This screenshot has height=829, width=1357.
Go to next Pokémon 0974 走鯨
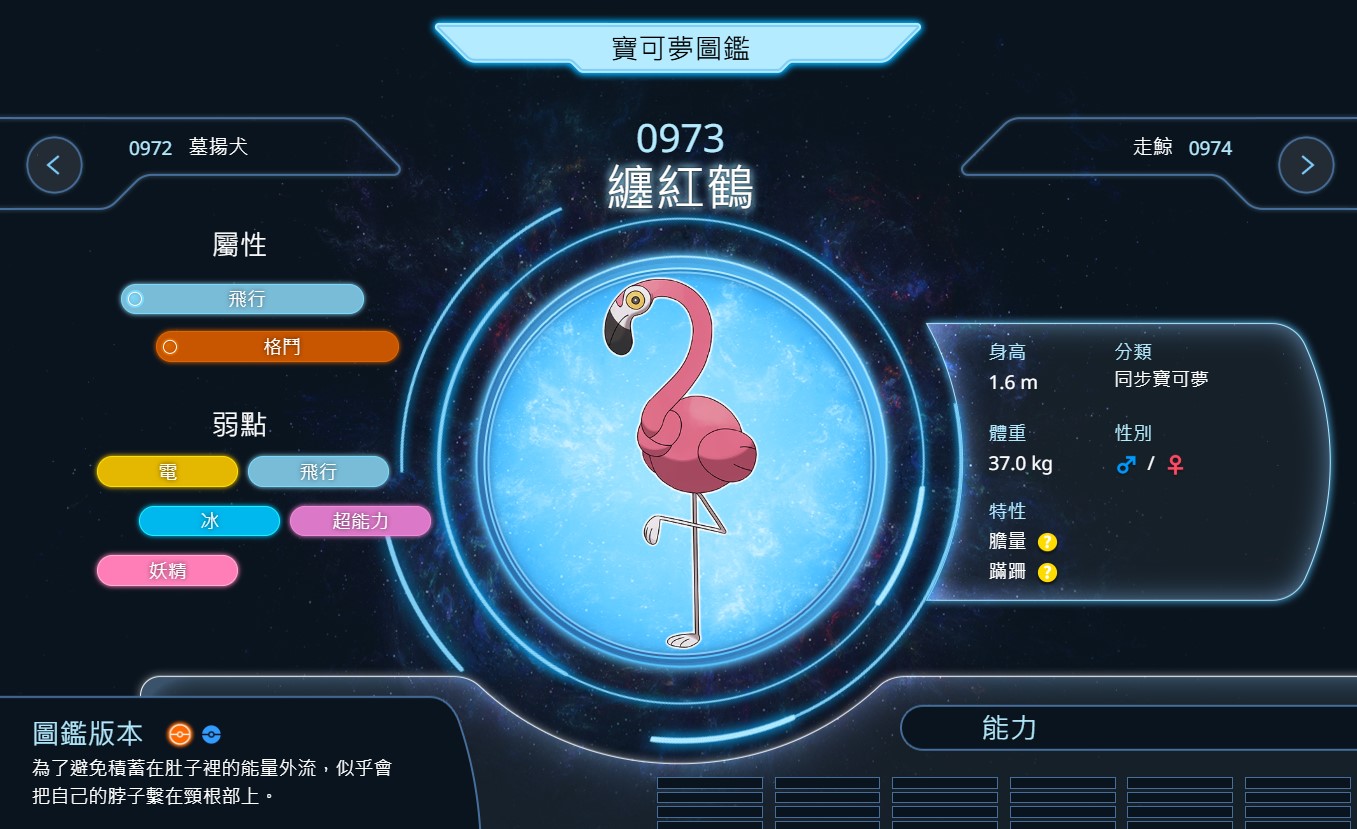coord(1305,165)
